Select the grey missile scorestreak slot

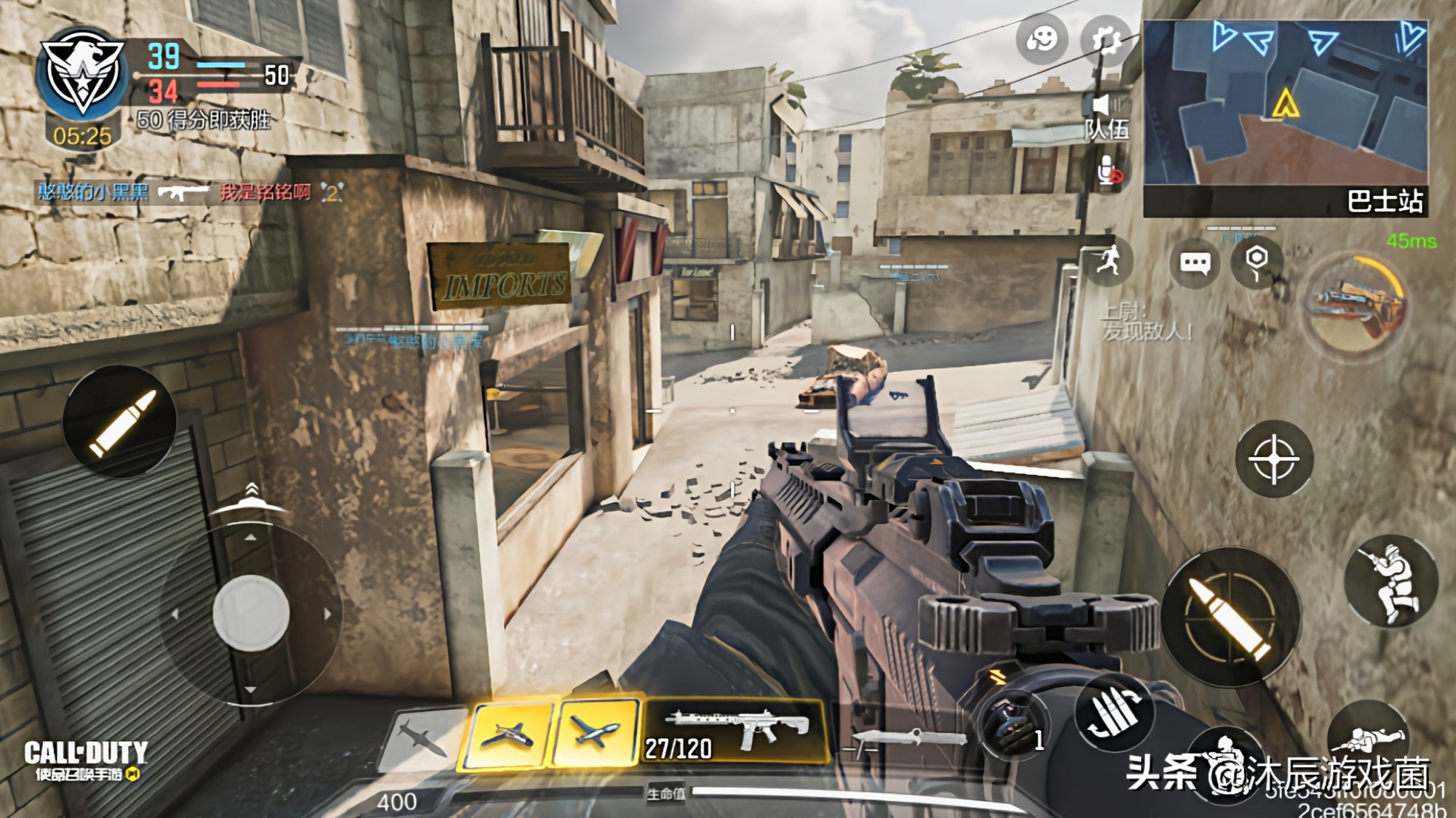[x=424, y=737]
